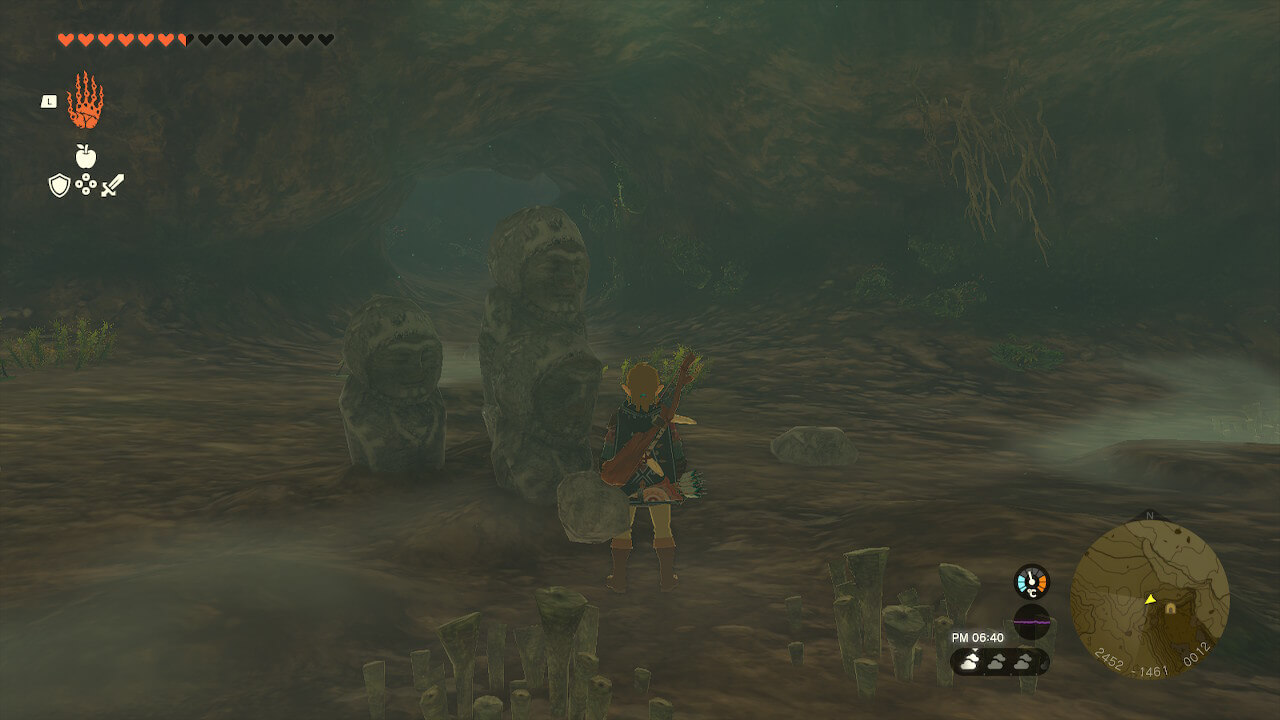Select the yellow player arrow on minimap
Screen dimensions: 1280x720
(1150, 600)
